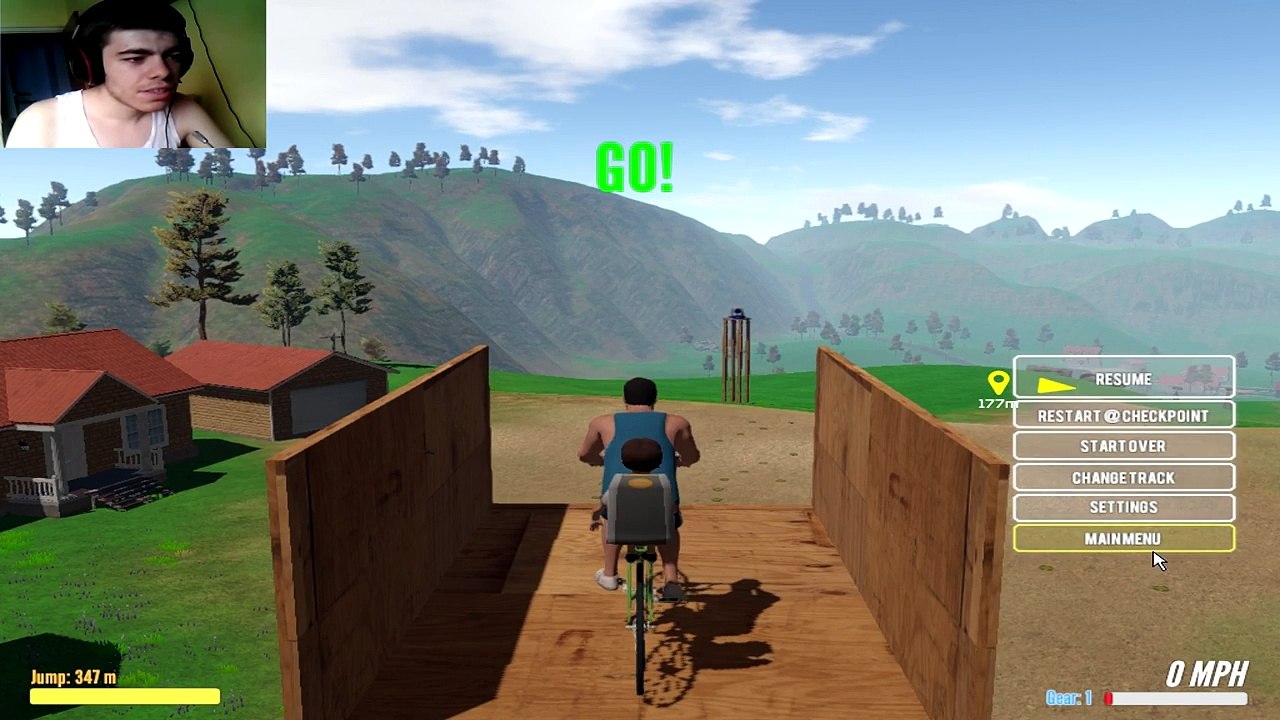1280x720 pixels.
Task: Choose Restart @ Checkpoint
Action: click(1123, 415)
